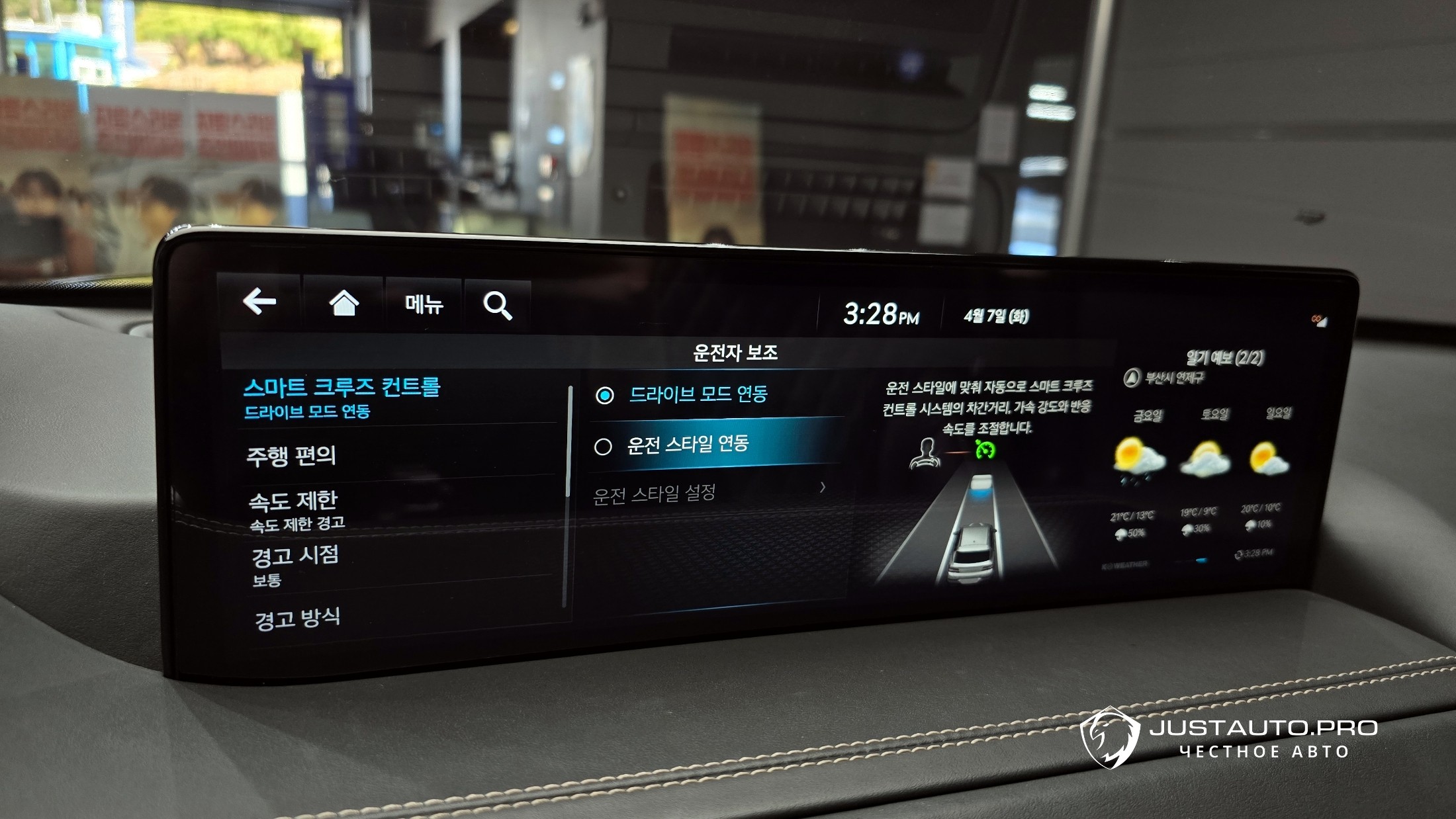Select the 경고 방식 entry
Image resolution: width=1456 pixels, height=819 pixels.
tap(297, 619)
